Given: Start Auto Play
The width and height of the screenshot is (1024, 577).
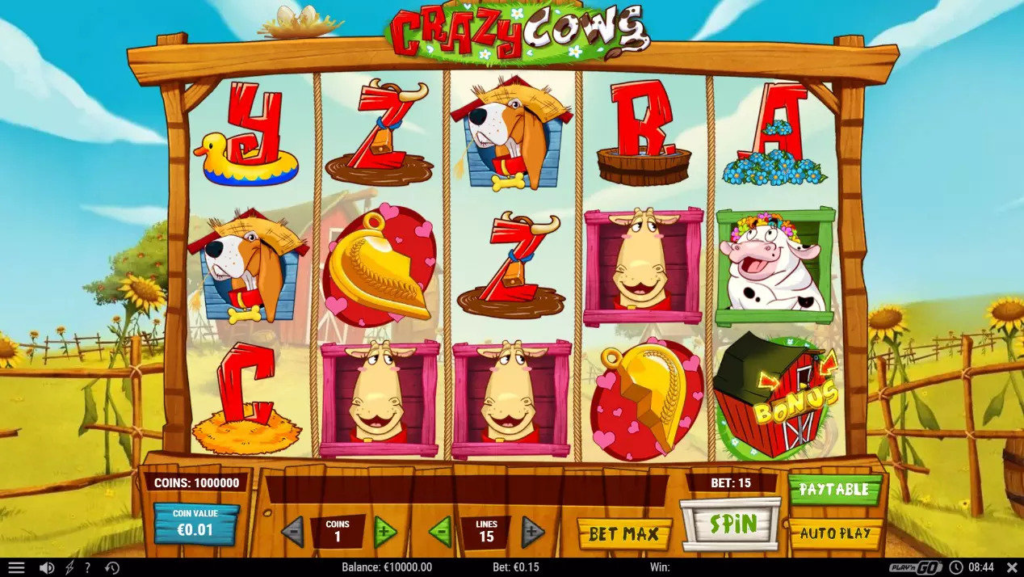Looking at the screenshot, I should (x=835, y=533).
